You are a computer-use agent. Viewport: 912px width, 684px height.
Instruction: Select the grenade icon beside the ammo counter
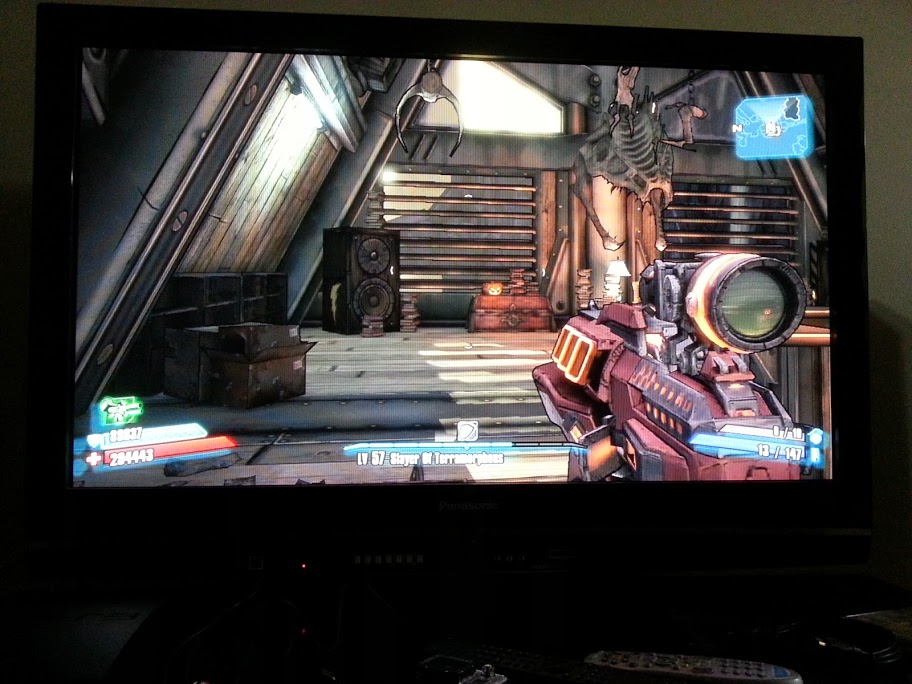(816, 436)
